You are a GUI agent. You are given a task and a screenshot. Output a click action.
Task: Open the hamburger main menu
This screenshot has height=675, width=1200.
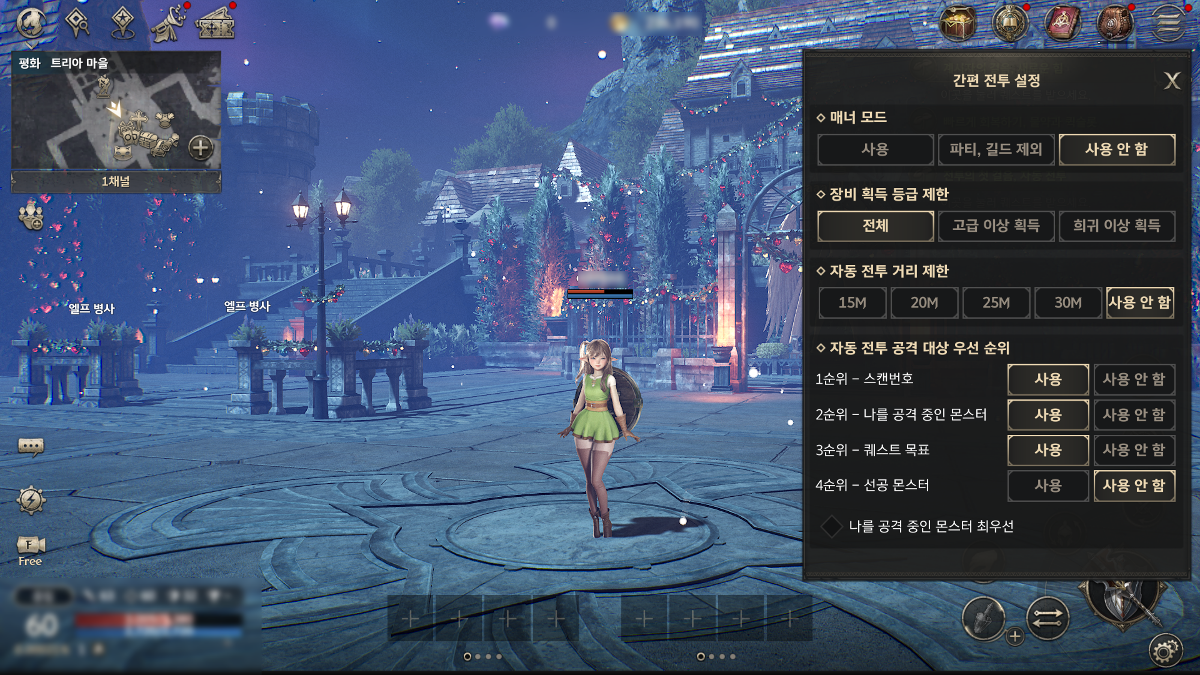(1166, 22)
